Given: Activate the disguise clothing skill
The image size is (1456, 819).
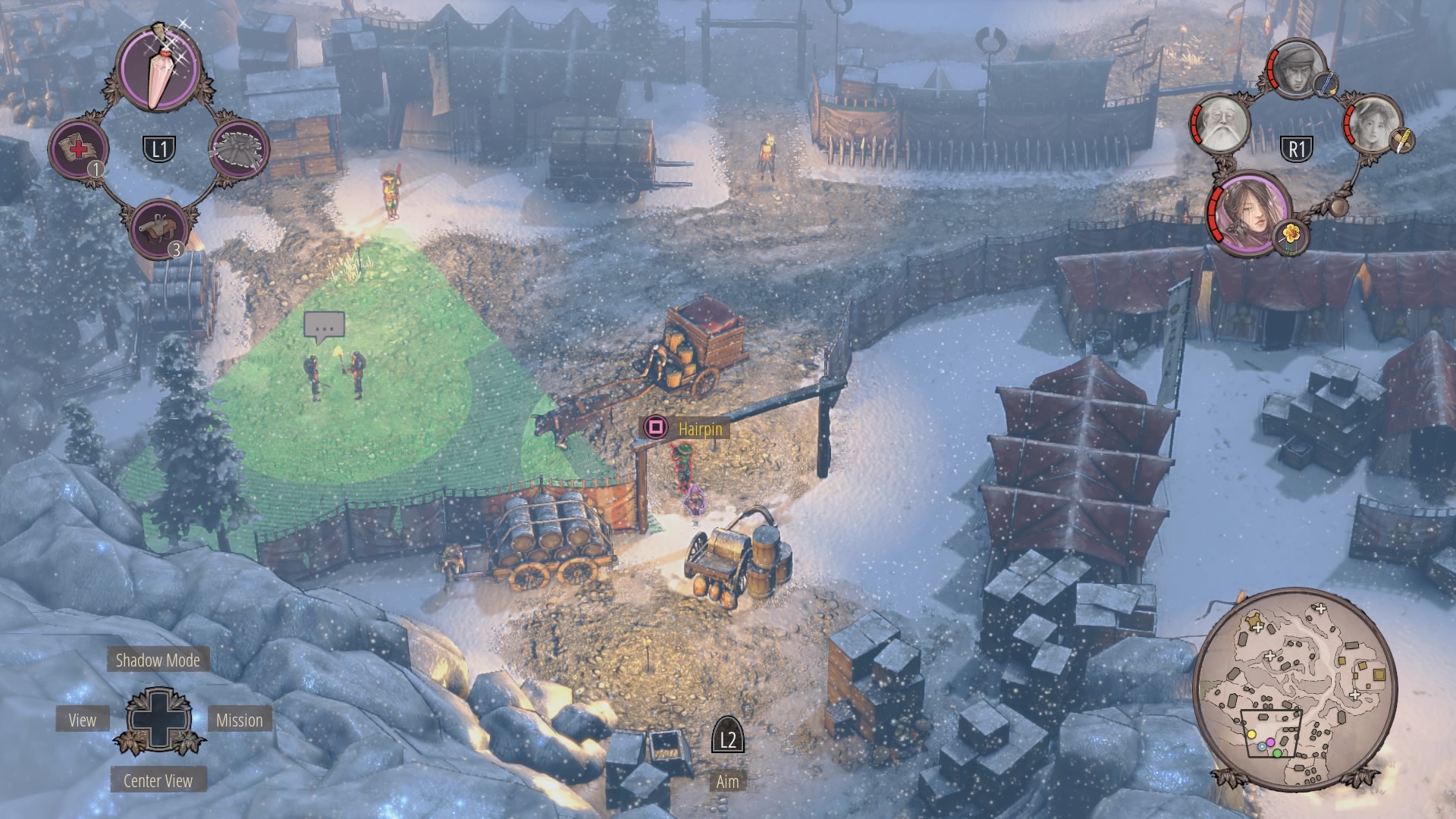Looking at the screenshot, I should pyautogui.click(x=238, y=148).
